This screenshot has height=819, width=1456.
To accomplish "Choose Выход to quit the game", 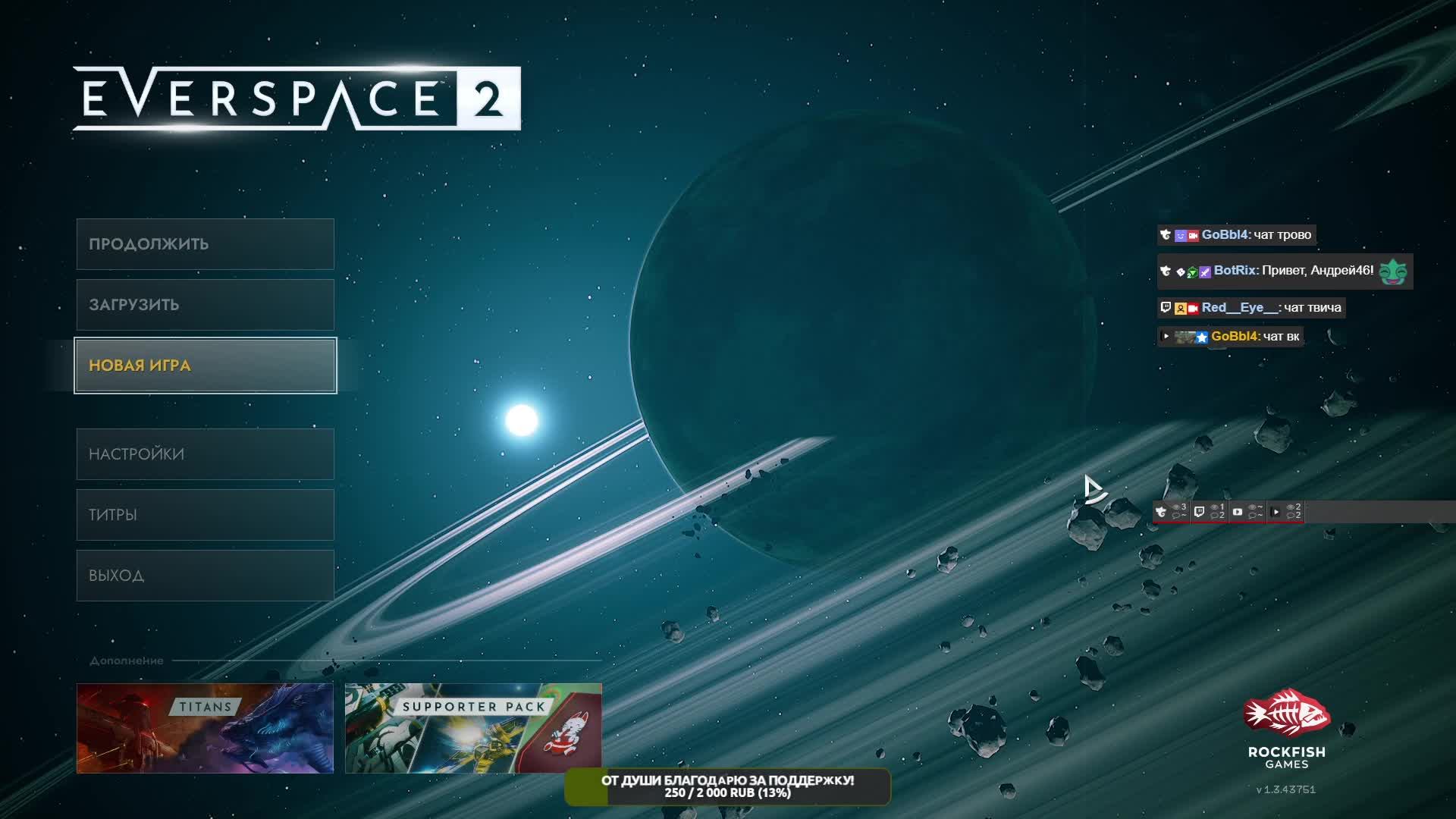I will pyautogui.click(x=205, y=576).
